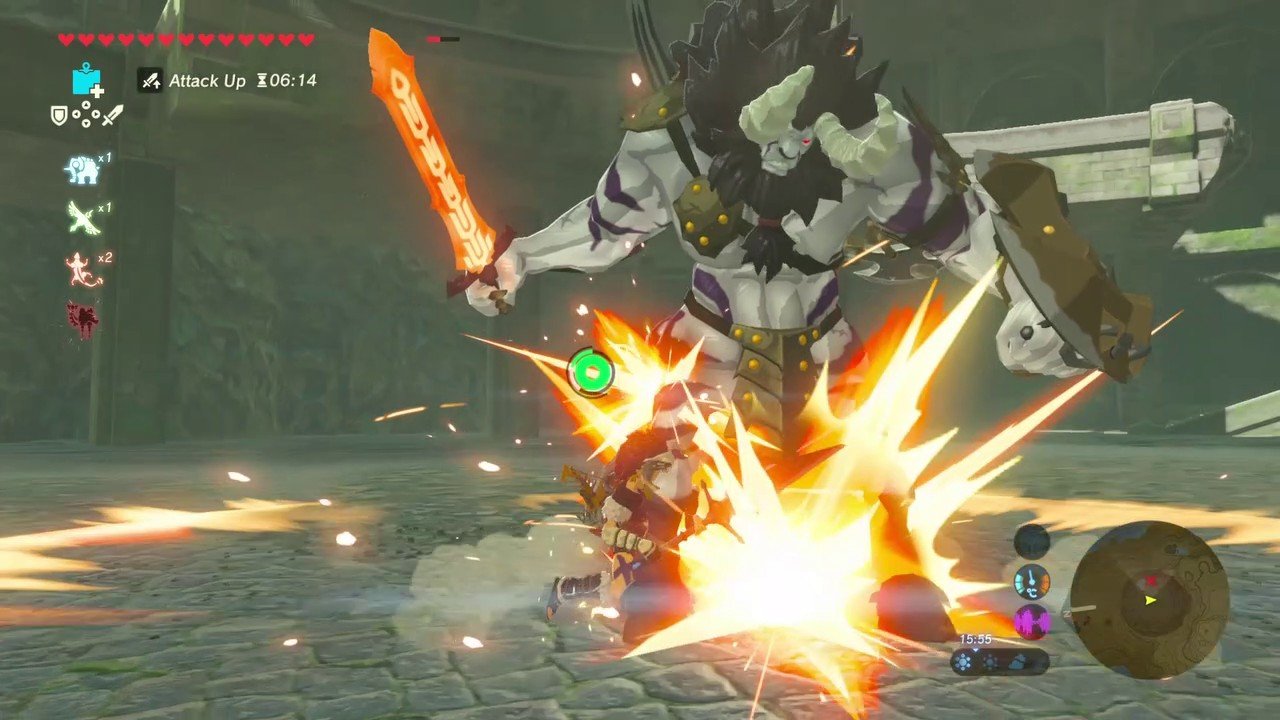Image resolution: width=1280 pixels, height=720 pixels.
Task: Click the last heart in the health row
Action: point(304,39)
